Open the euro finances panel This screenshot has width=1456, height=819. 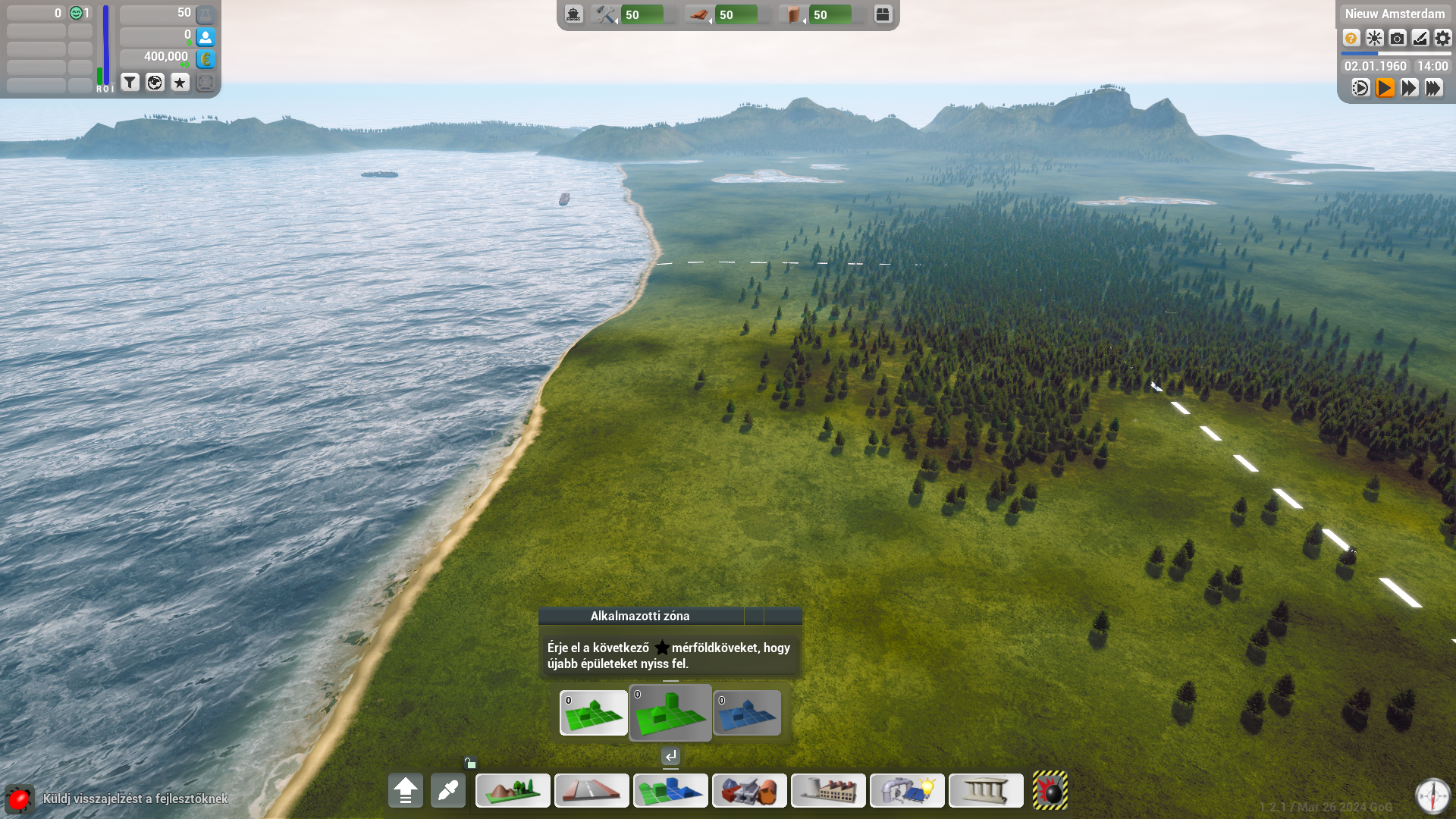pyautogui.click(x=206, y=58)
